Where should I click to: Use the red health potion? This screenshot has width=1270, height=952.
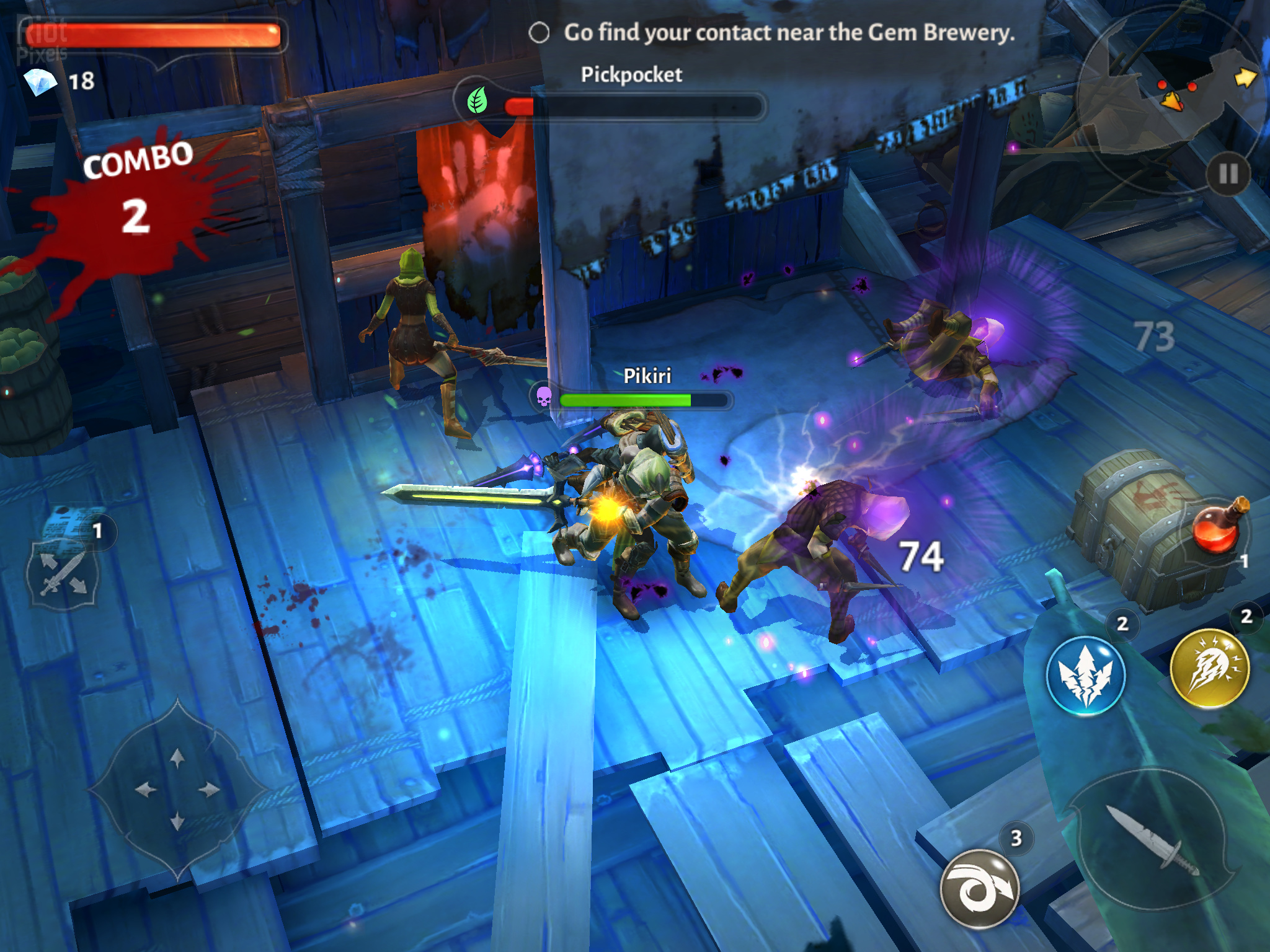(x=1215, y=528)
